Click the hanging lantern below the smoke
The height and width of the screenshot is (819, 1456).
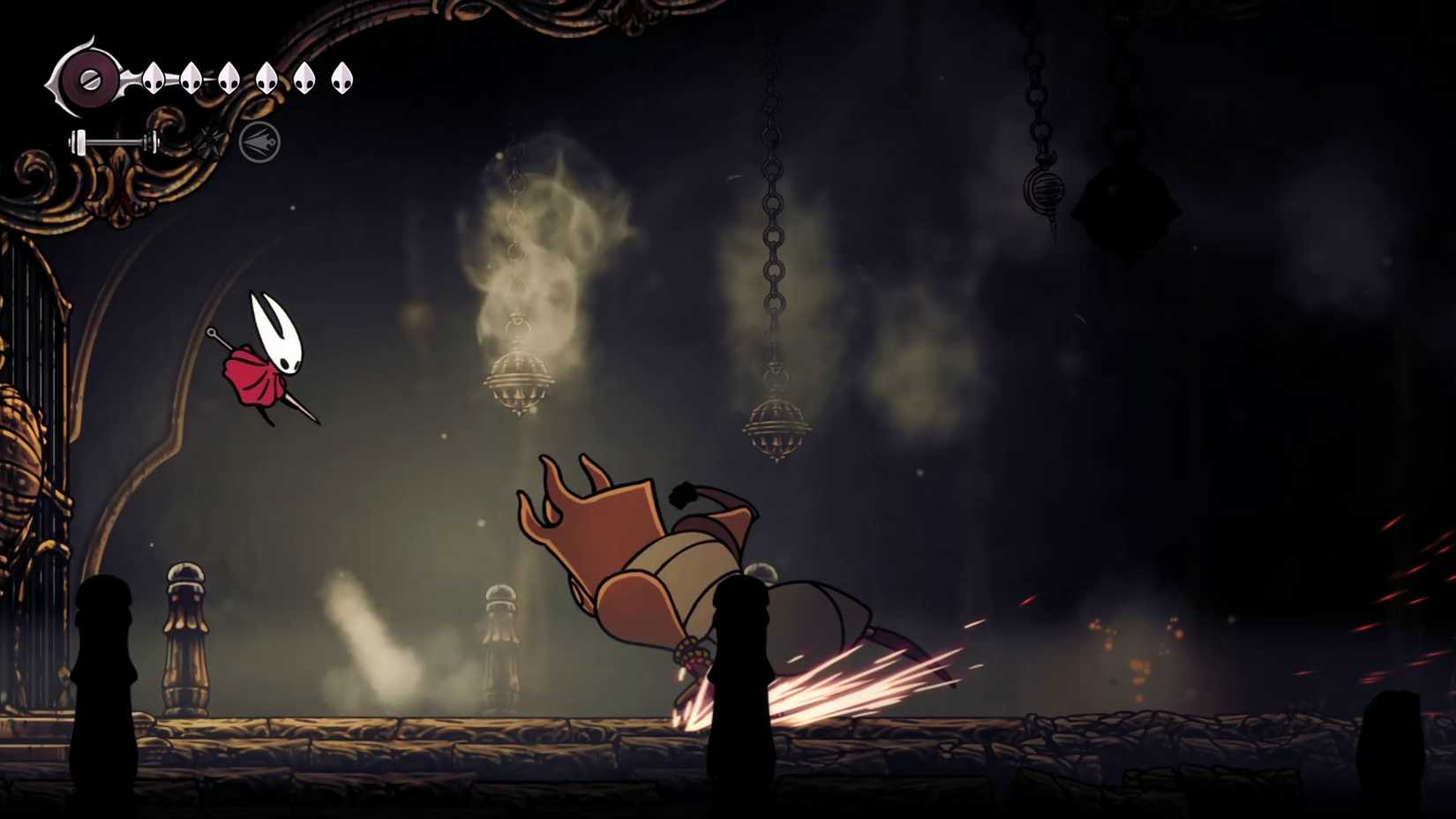[x=516, y=379]
